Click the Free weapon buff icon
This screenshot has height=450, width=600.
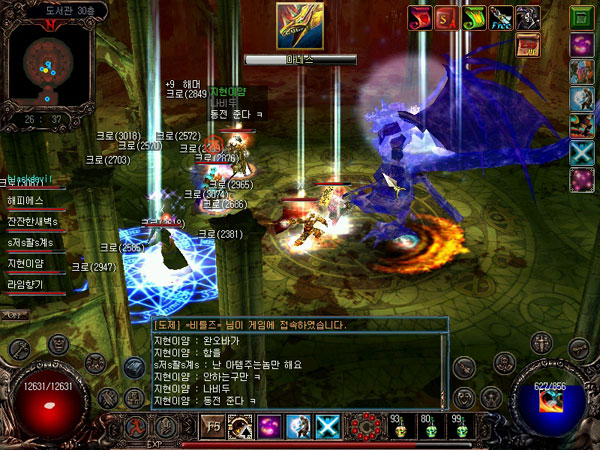click(x=500, y=18)
